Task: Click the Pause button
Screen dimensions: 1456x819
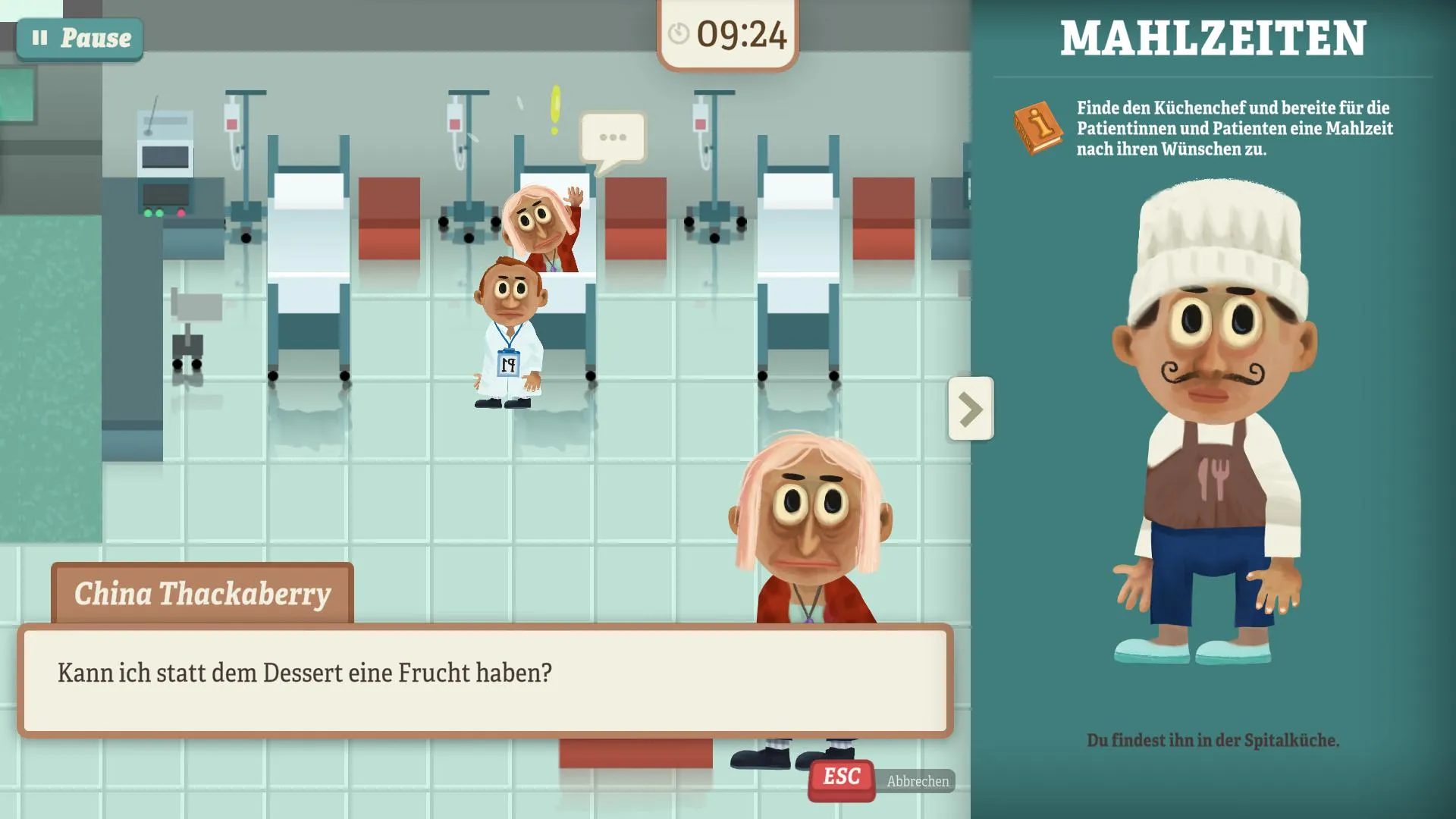Action: pyautogui.click(x=79, y=37)
